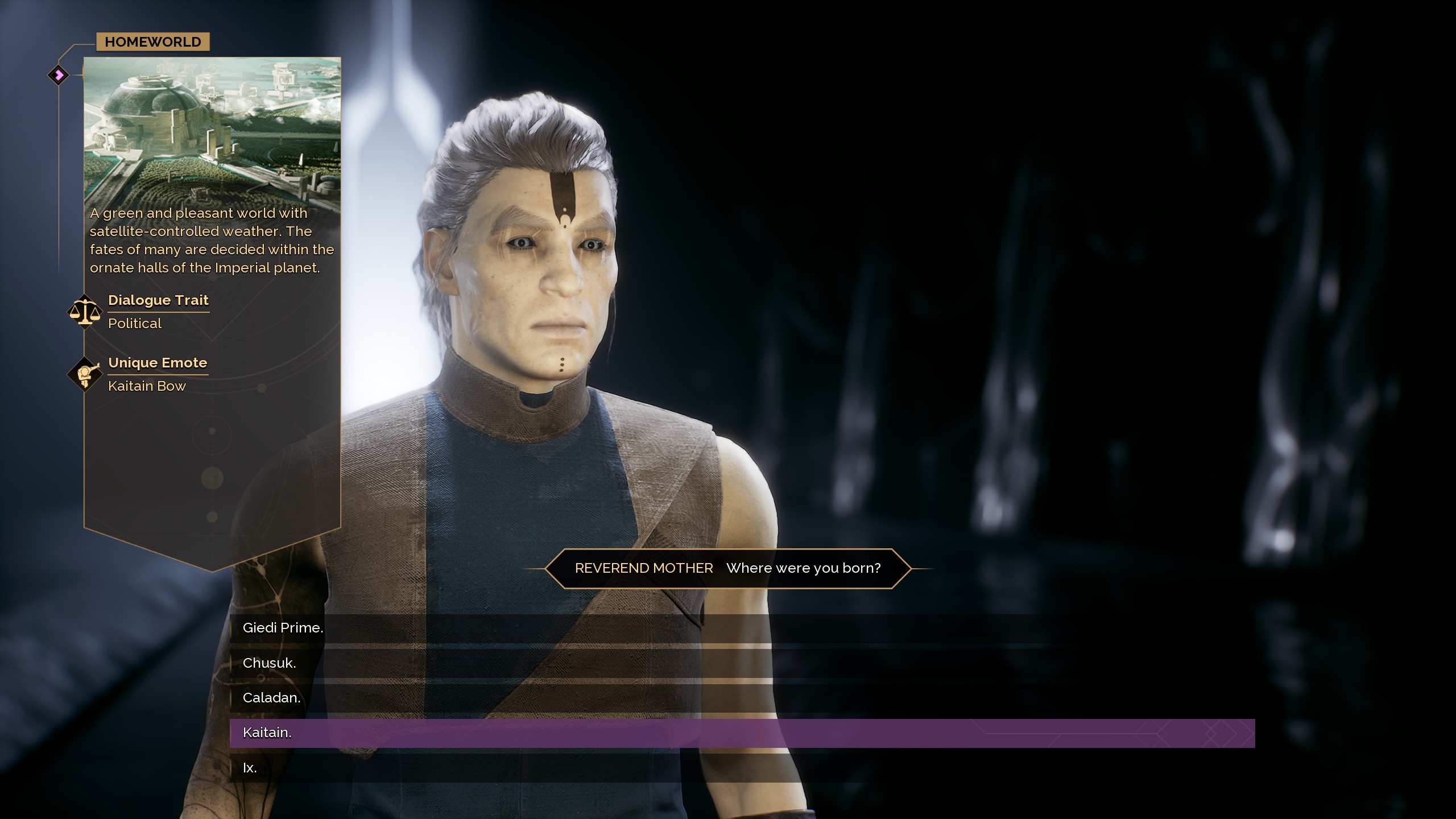
Task: Click the Kaitain Bow emote label
Action: 147,386
